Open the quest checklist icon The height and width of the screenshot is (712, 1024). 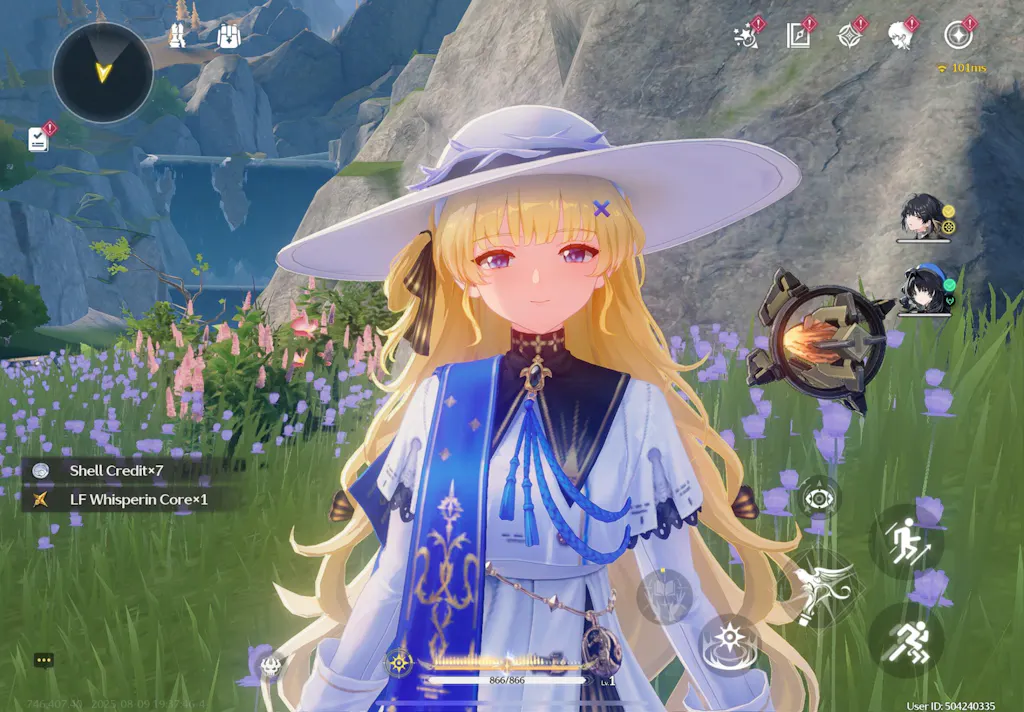(x=39, y=138)
